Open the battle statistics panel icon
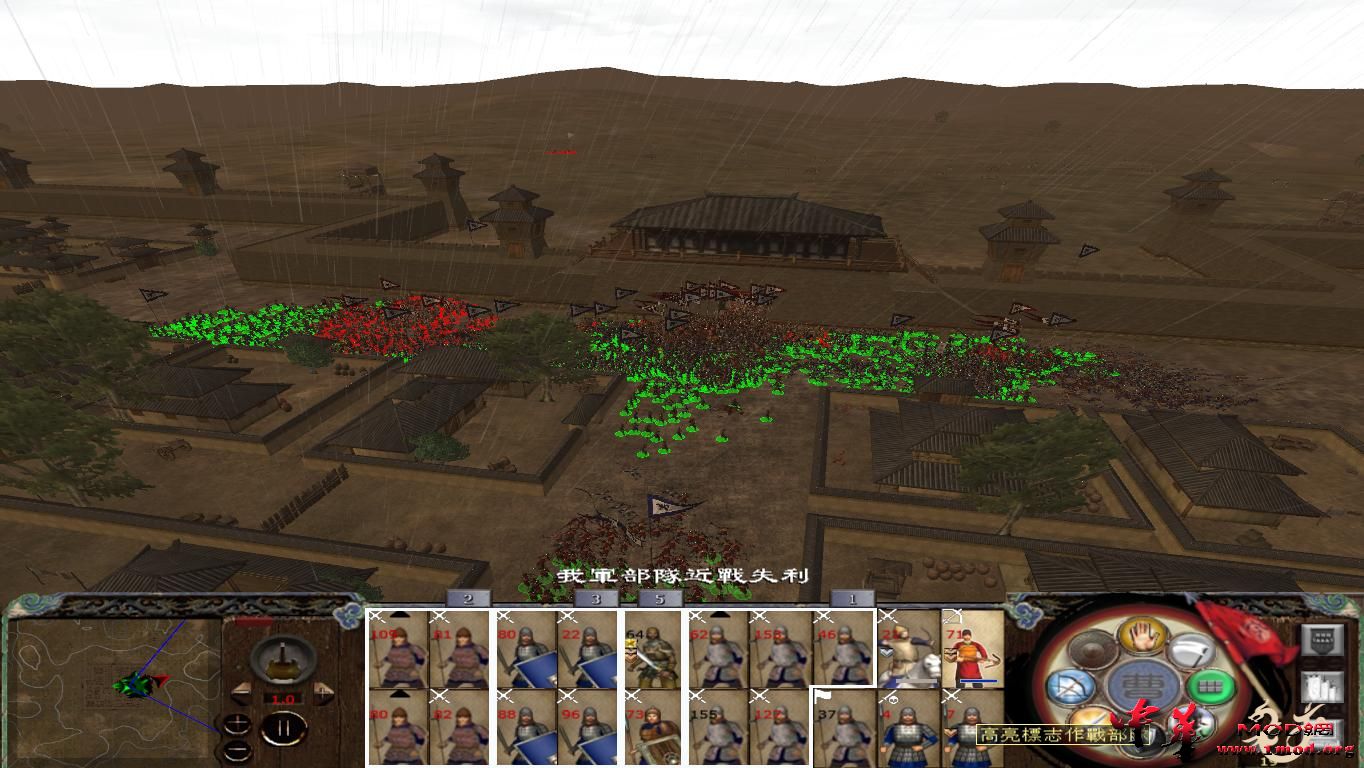Image resolution: width=1364 pixels, height=768 pixels. click(1323, 688)
